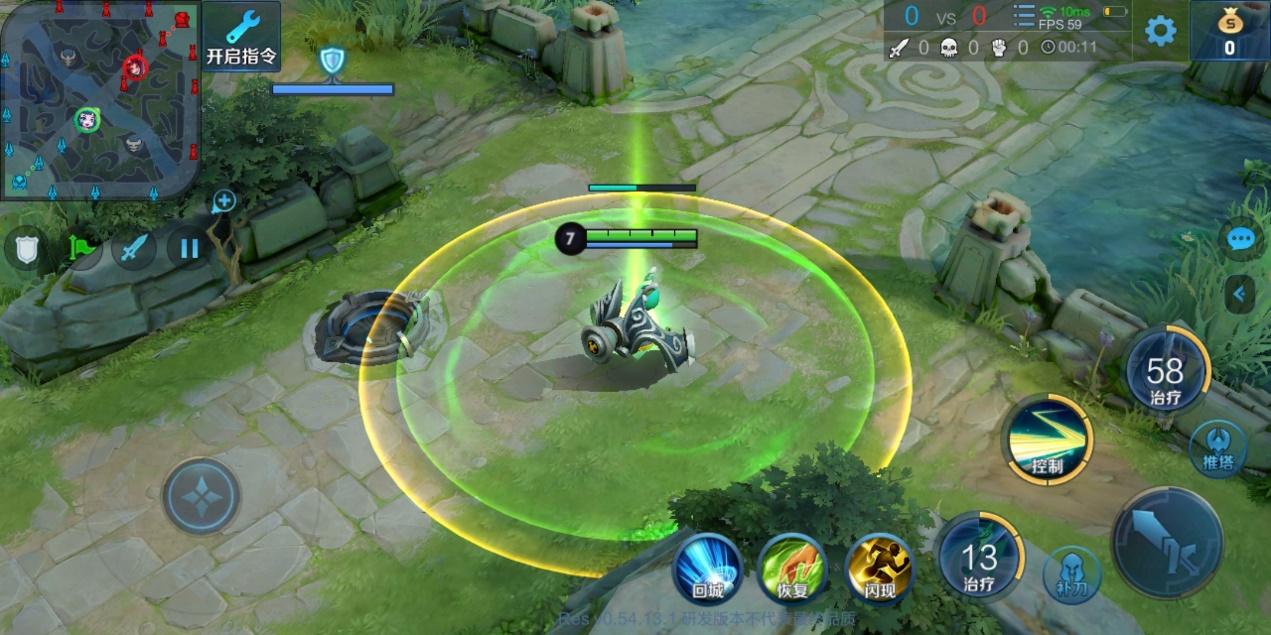Click the pause-shaped signal button
The image size is (1271, 635).
(x=188, y=246)
